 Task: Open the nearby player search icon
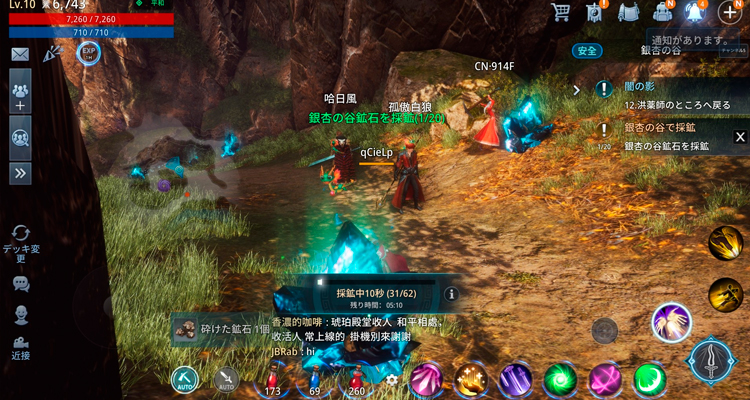(x=20, y=137)
